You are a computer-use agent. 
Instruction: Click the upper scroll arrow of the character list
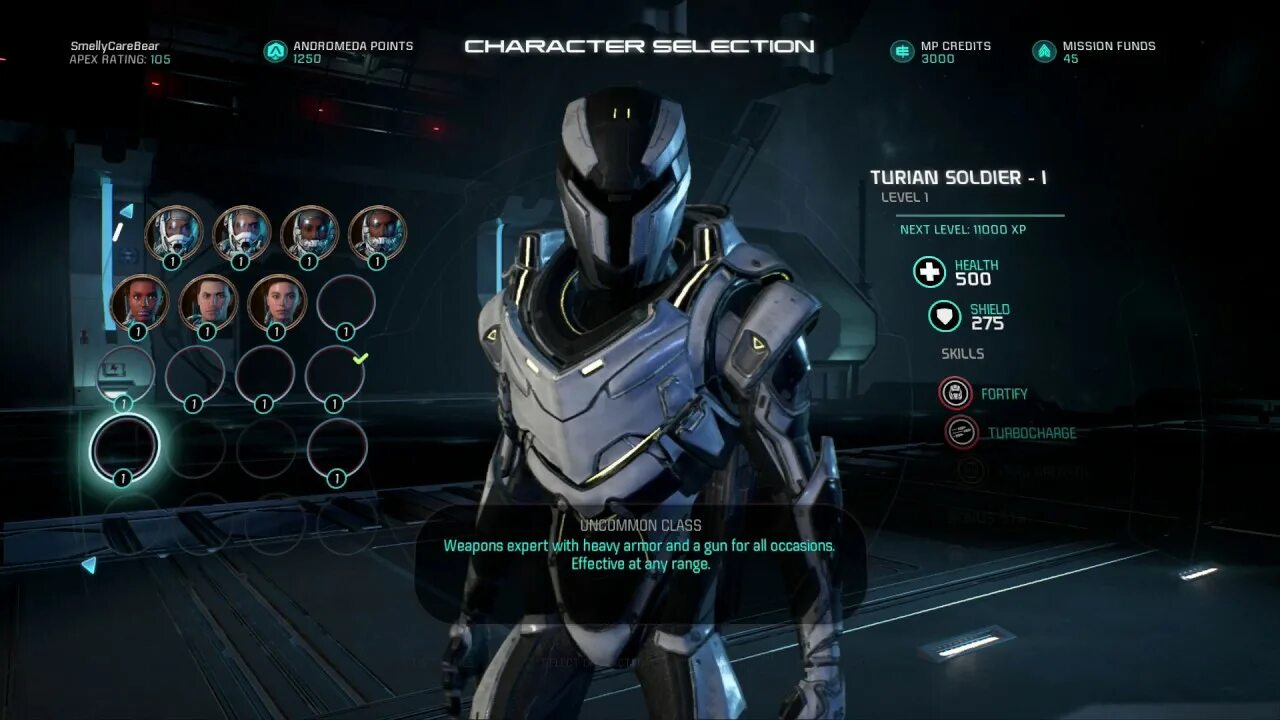pos(126,211)
